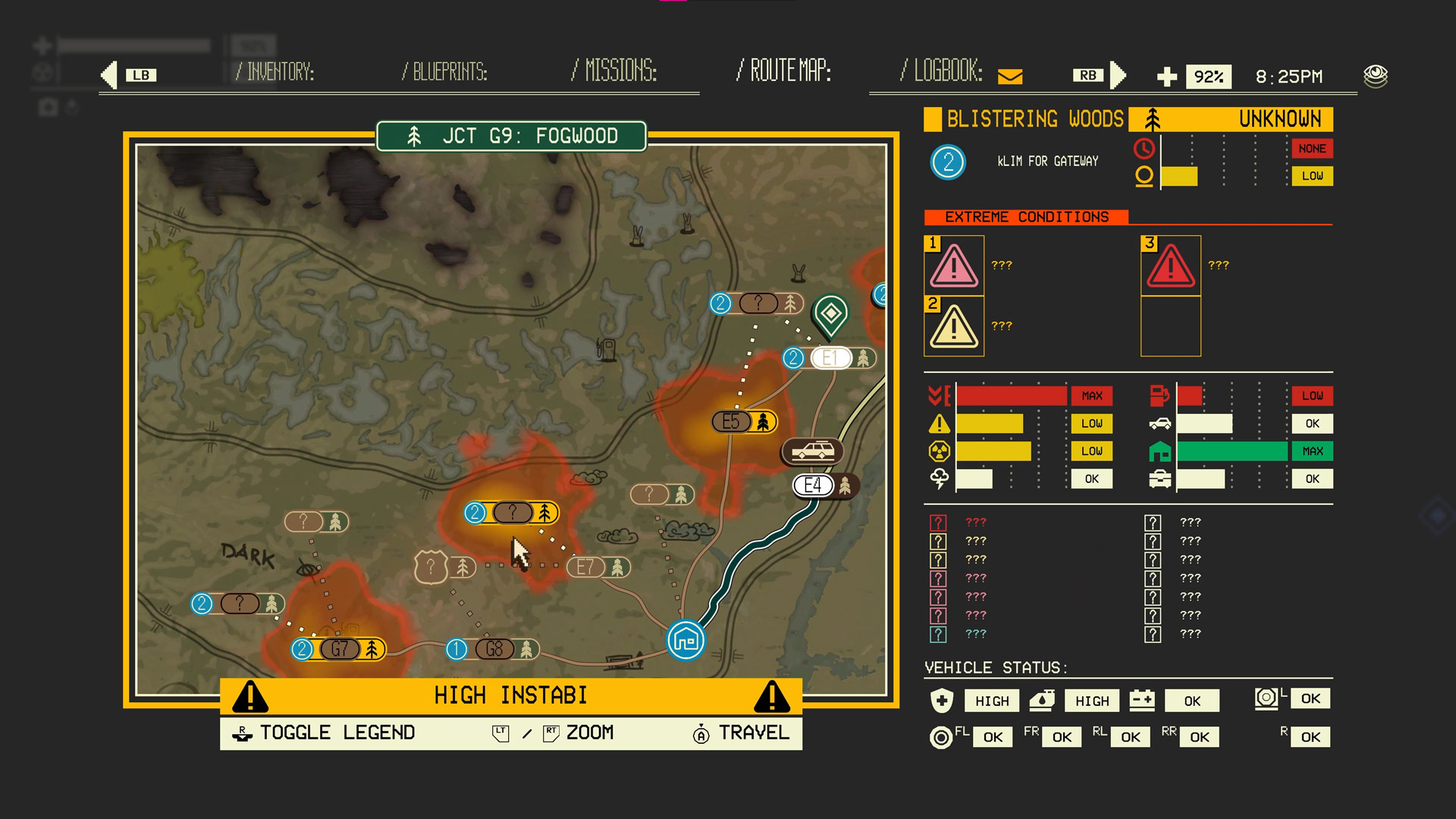Click the eye icon beside the clock
The width and height of the screenshot is (1456, 819).
(x=1375, y=76)
